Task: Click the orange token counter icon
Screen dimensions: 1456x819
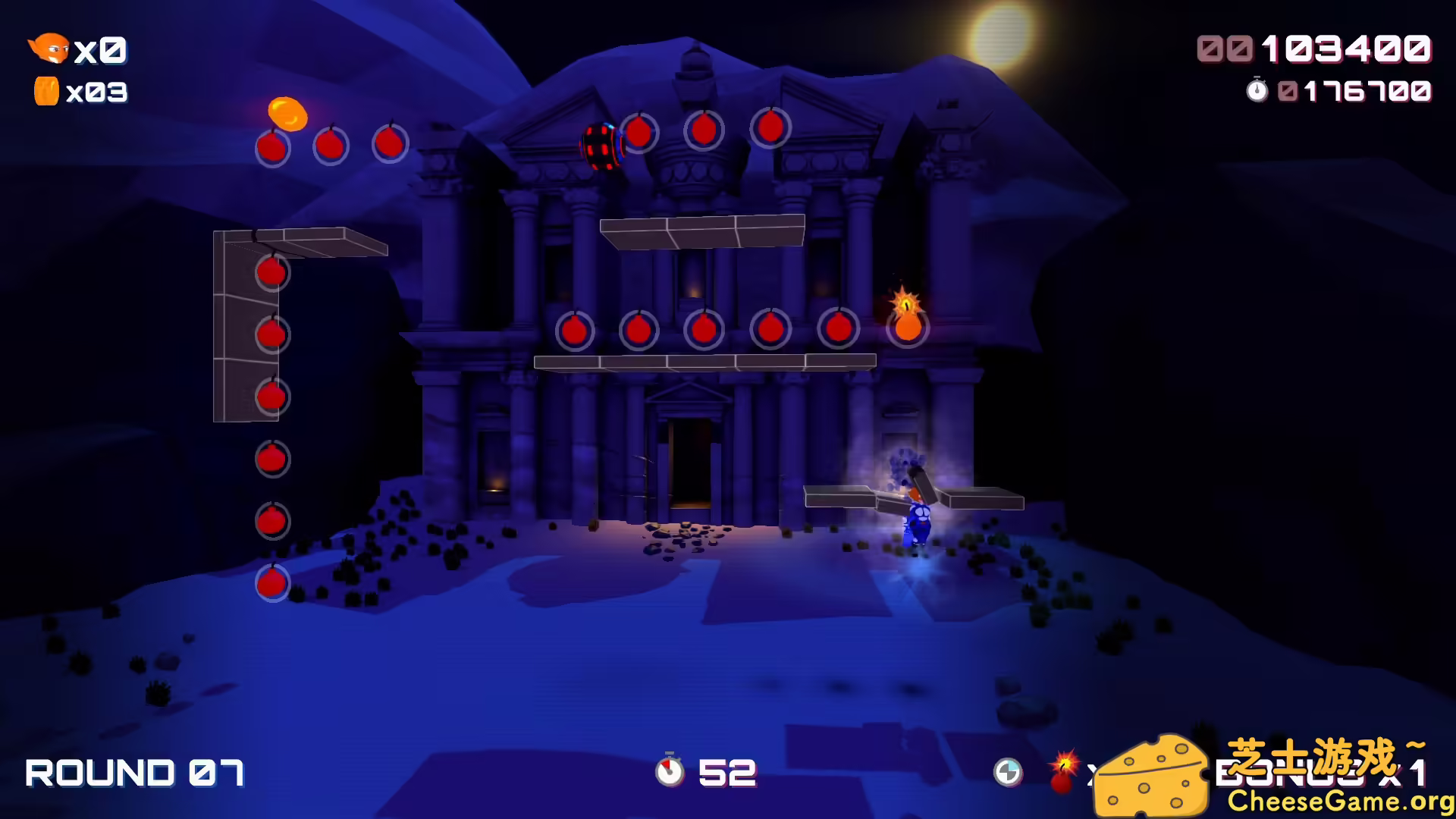Action: (47, 91)
